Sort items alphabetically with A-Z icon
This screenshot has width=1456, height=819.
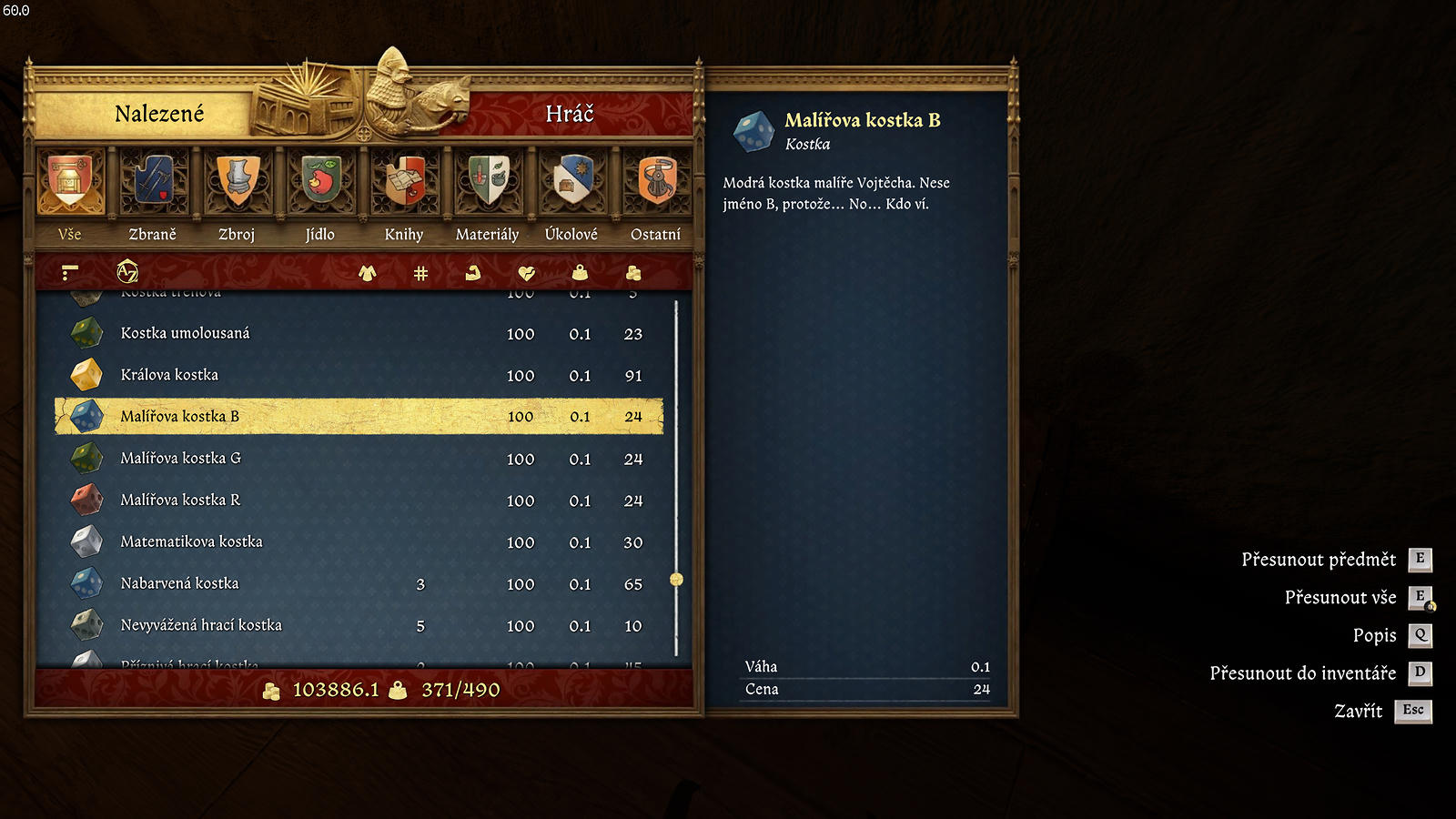tap(127, 271)
